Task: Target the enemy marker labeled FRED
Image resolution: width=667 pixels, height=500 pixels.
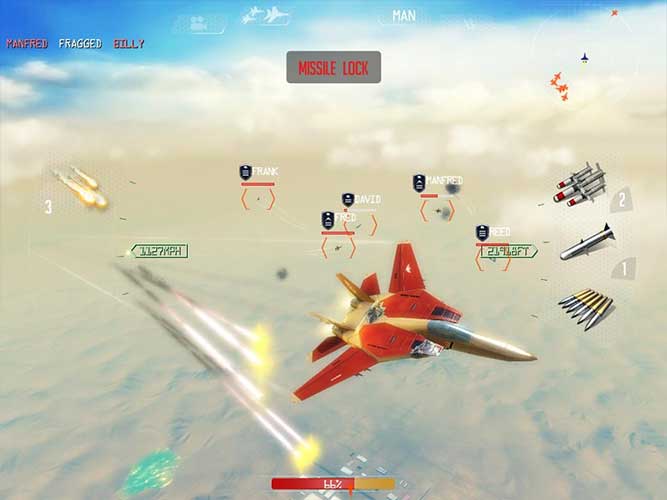Action: click(x=339, y=244)
